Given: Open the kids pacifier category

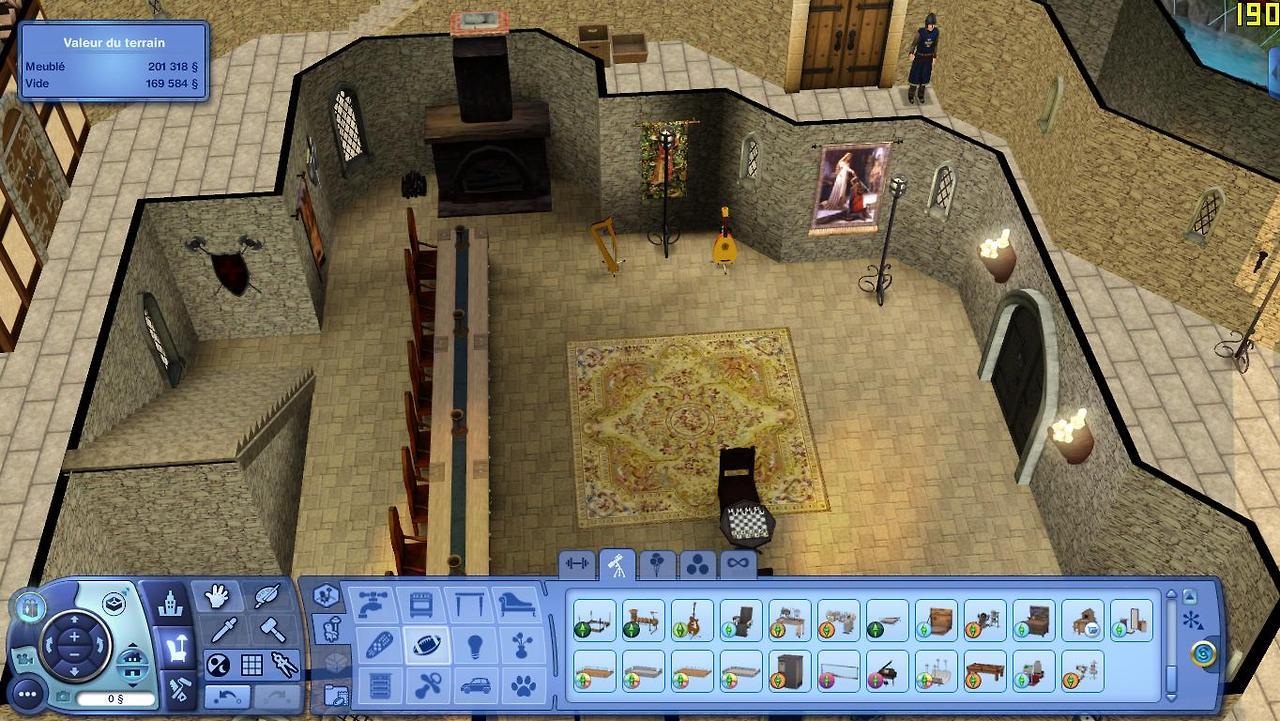Looking at the screenshot, I should [x=425, y=686].
